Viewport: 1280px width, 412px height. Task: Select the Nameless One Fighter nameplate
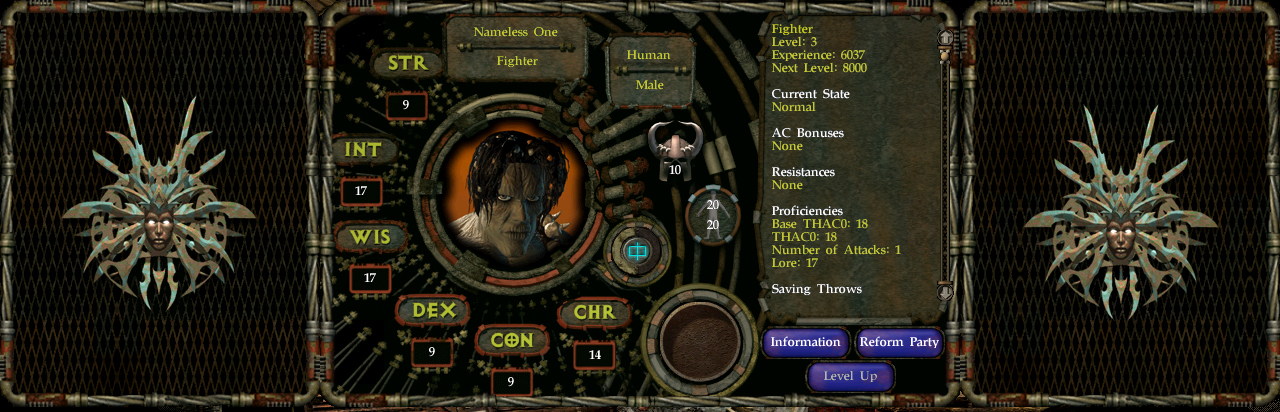[516, 46]
